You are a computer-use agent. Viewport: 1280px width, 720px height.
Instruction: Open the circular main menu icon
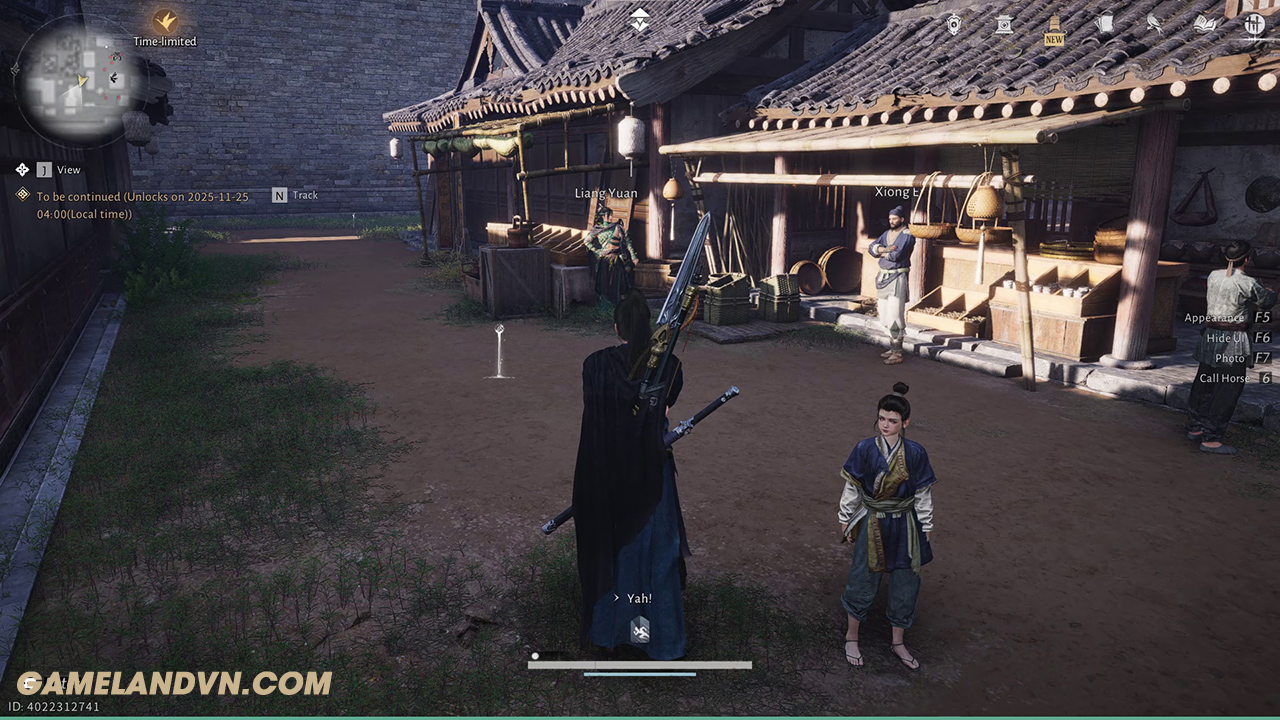pos(1255,25)
